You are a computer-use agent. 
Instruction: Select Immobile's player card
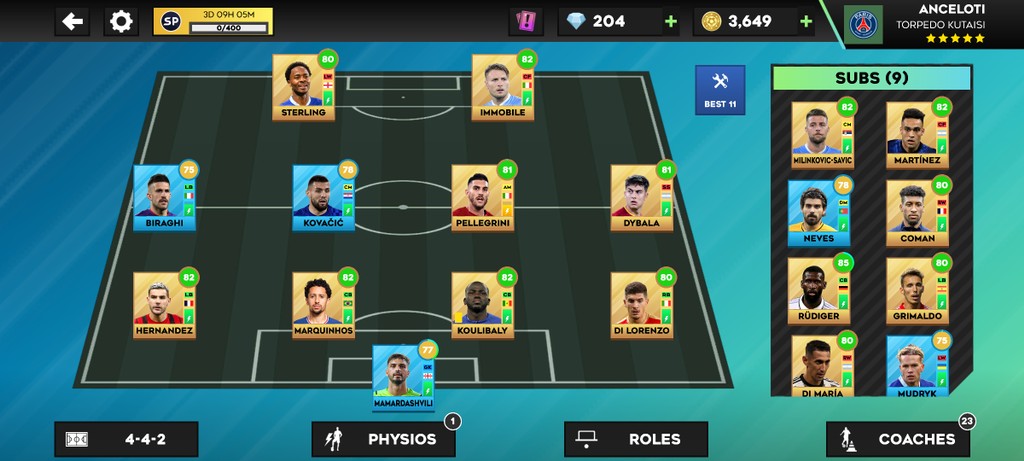click(x=503, y=87)
